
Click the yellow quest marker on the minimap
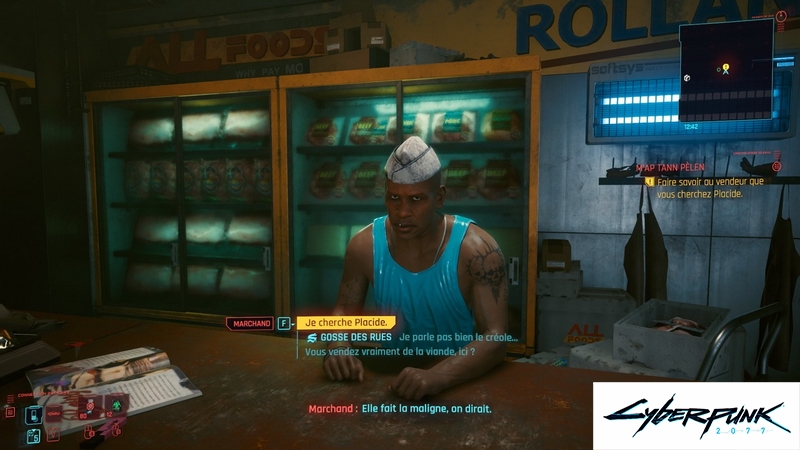click(x=725, y=68)
